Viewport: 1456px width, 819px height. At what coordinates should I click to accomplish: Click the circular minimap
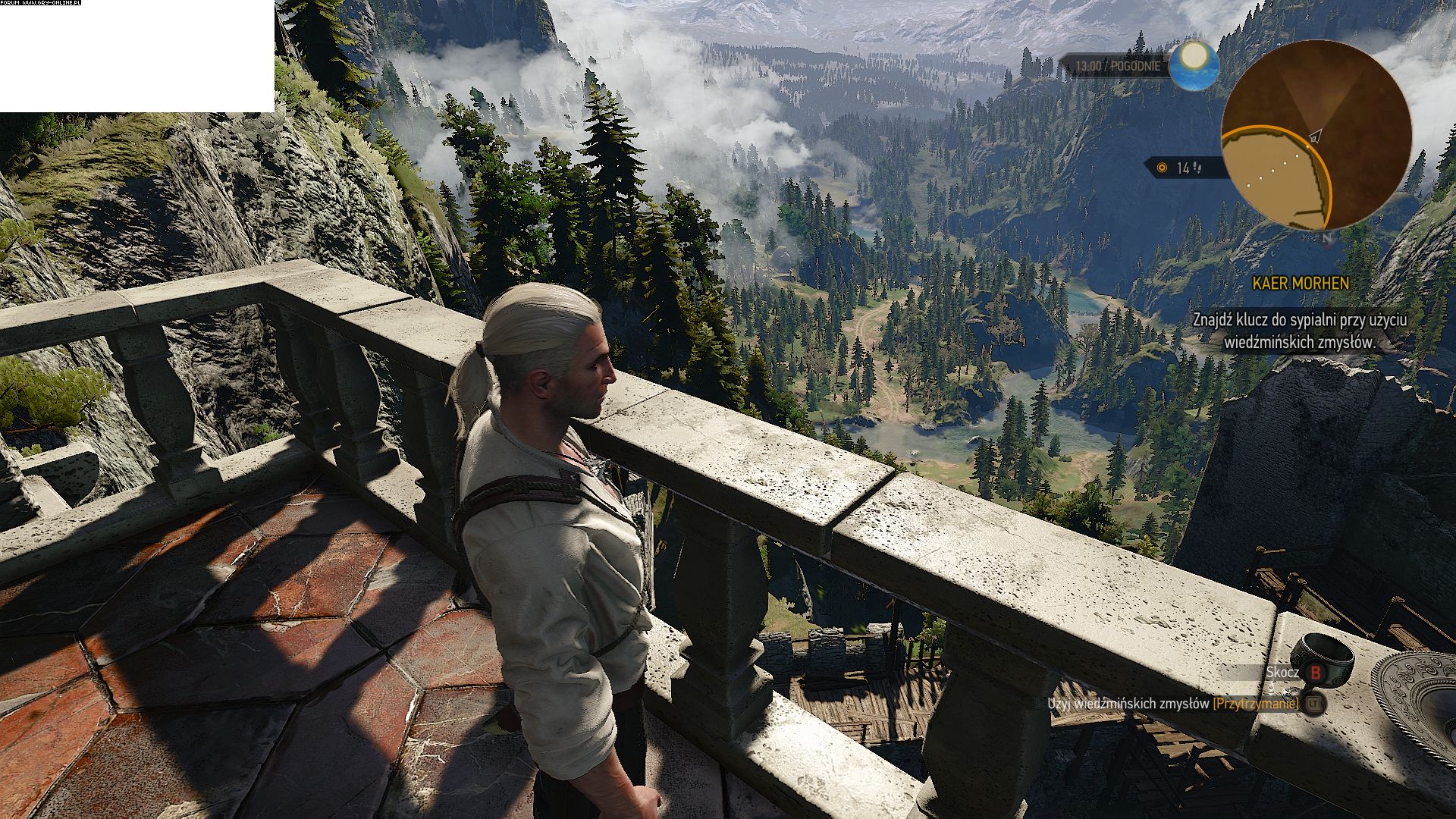coord(1316,135)
